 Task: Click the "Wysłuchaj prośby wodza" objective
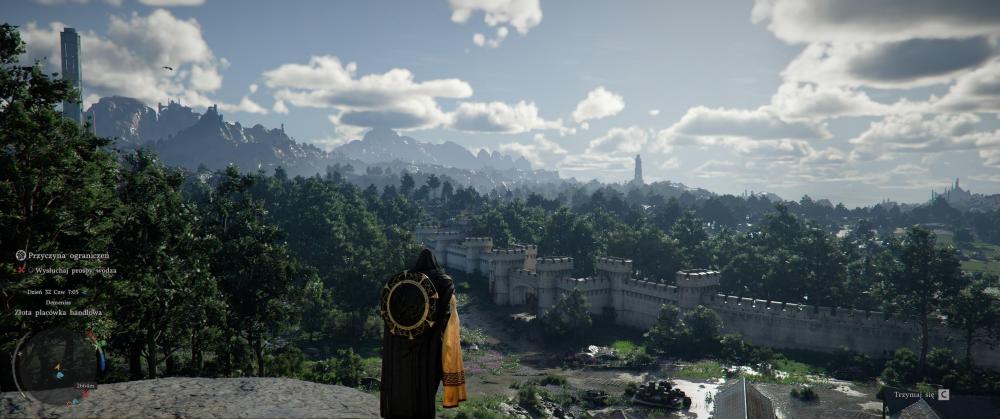coord(74,270)
